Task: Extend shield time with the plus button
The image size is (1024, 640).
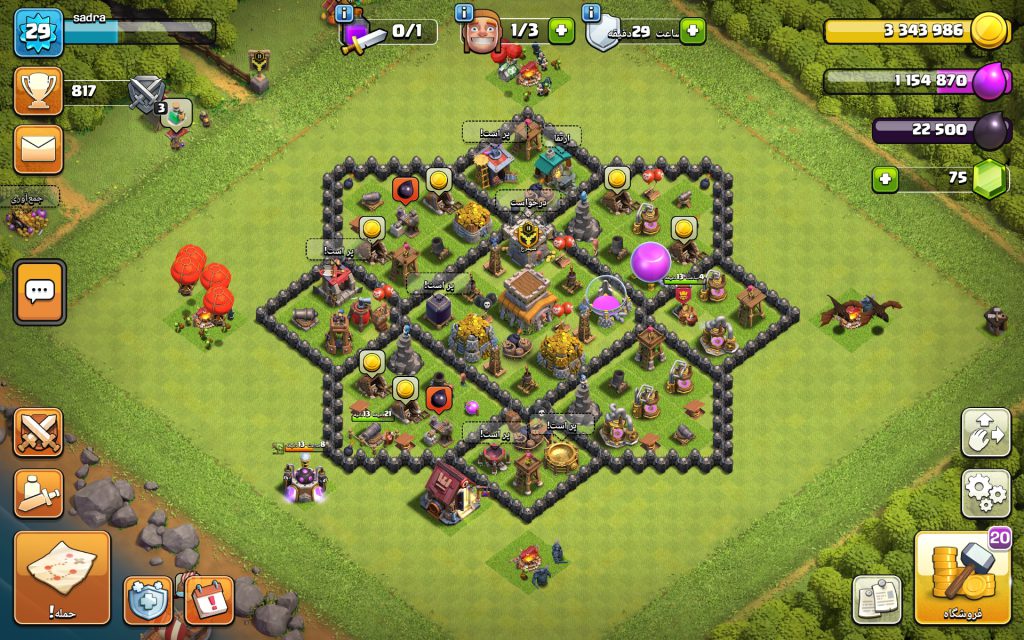Action: pyautogui.click(x=692, y=31)
